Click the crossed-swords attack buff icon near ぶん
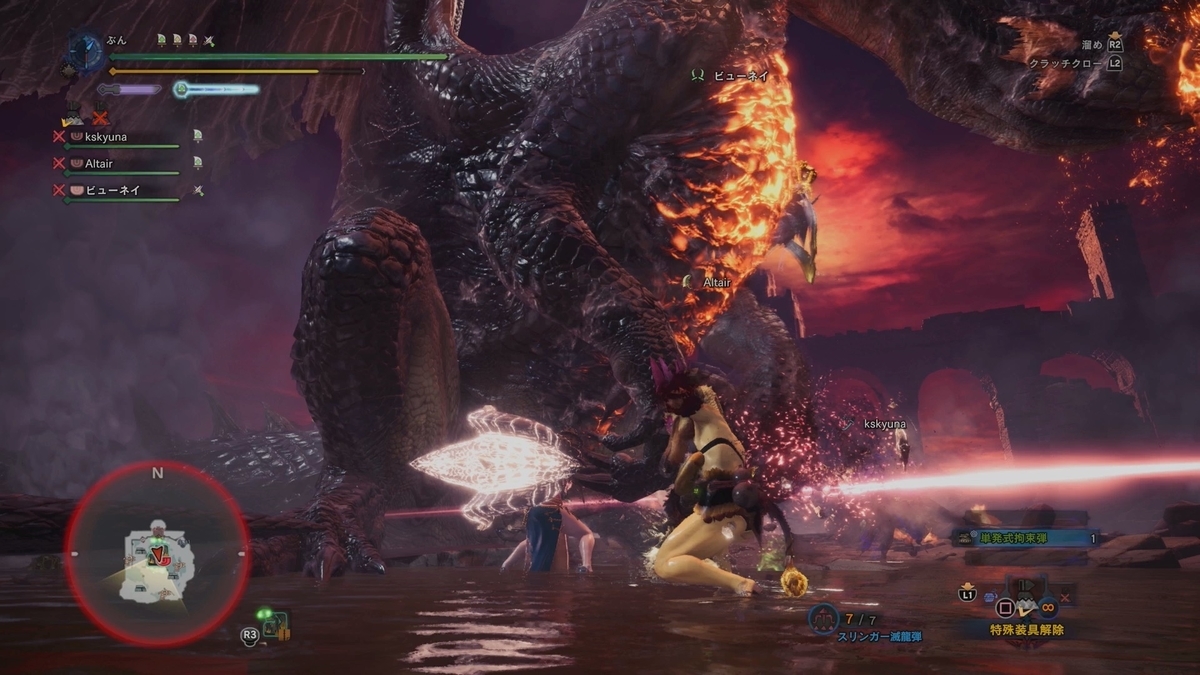The height and width of the screenshot is (675, 1200). [x=209, y=41]
